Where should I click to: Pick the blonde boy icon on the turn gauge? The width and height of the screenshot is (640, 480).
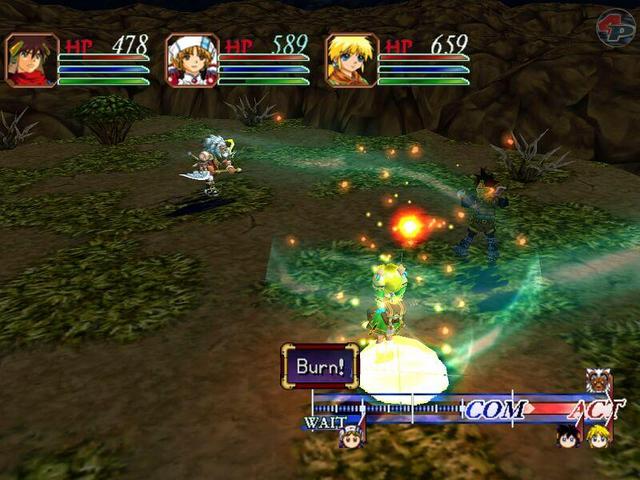pyautogui.click(x=598, y=436)
